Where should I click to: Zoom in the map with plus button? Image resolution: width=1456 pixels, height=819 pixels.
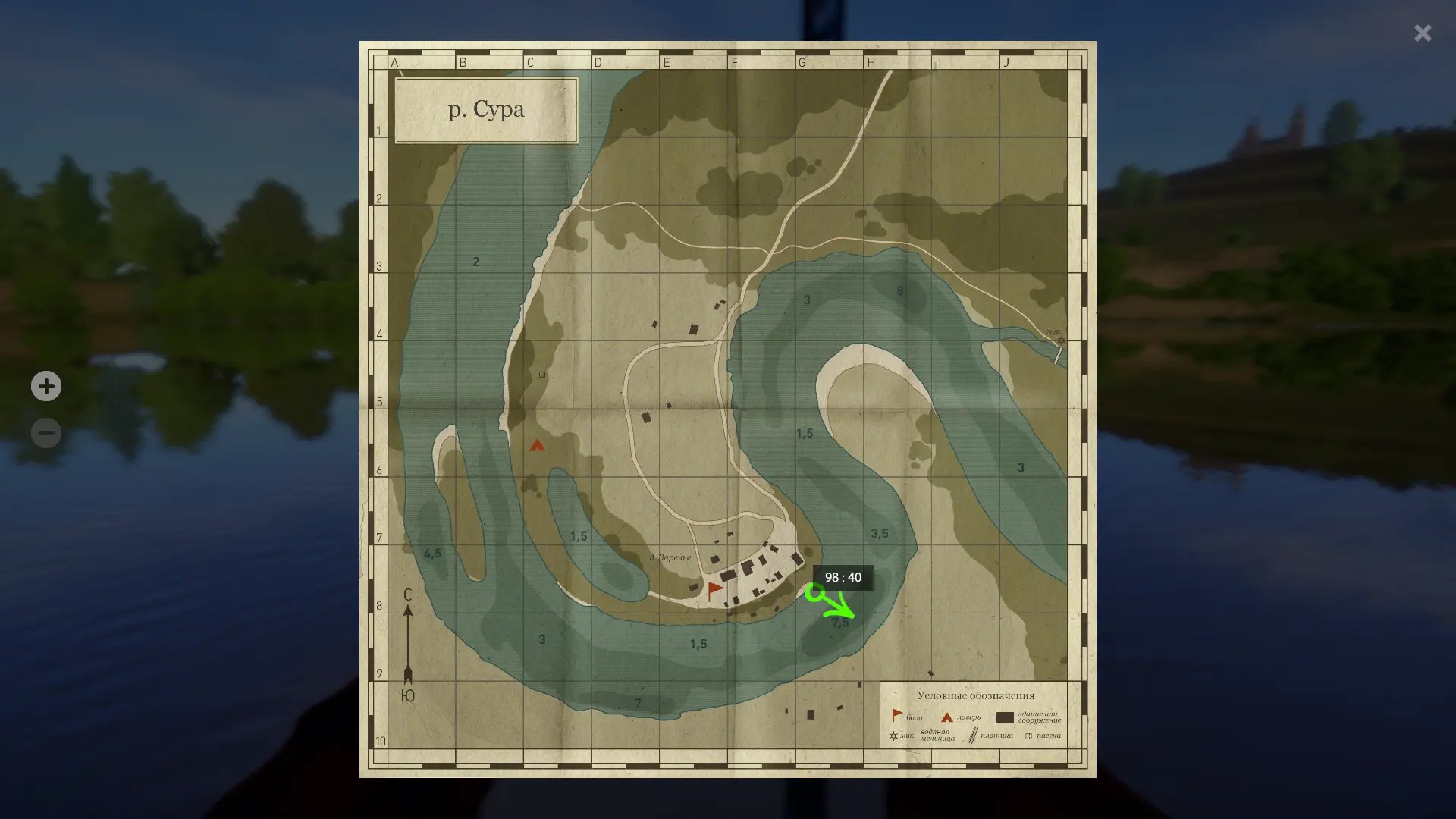pos(46,387)
